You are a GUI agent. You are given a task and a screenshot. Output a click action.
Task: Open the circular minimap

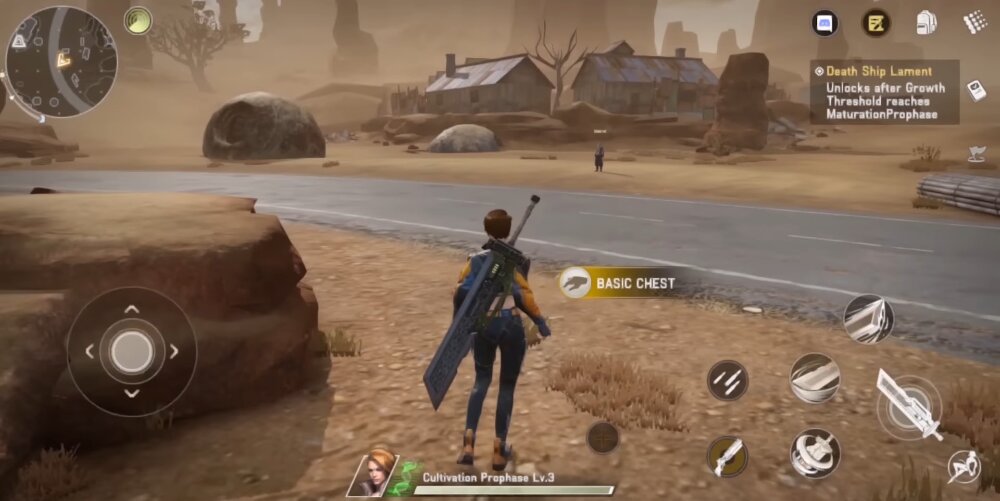(x=61, y=62)
